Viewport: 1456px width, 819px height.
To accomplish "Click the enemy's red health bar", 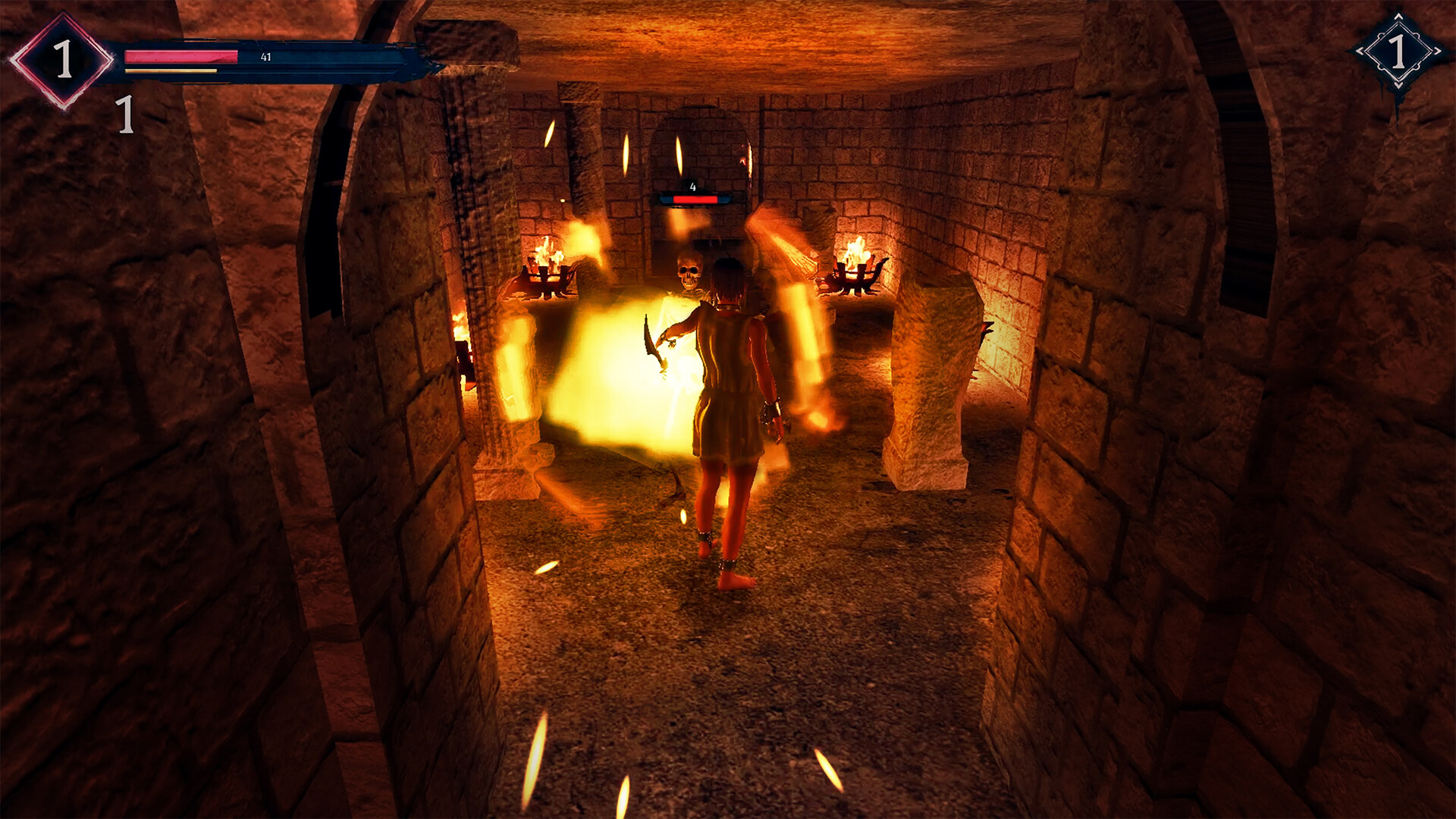I will [695, 199].
